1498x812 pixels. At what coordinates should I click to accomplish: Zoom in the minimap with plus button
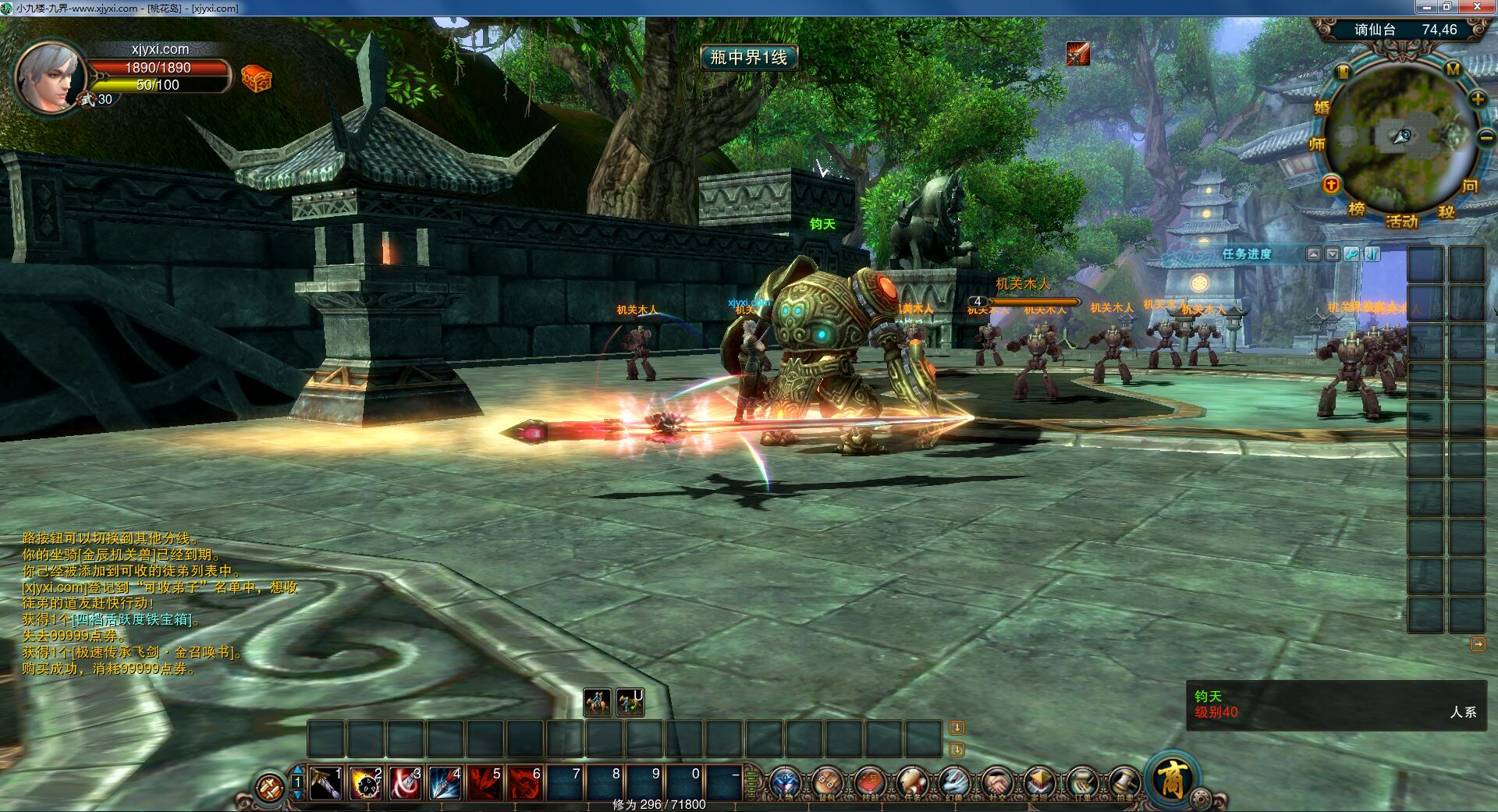point(1478,99)
